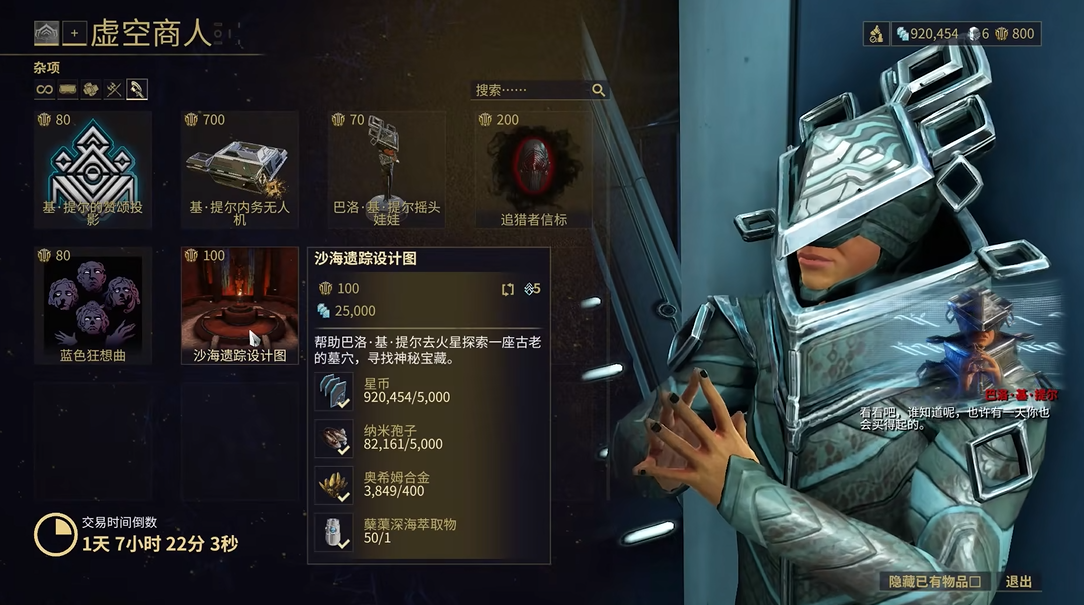Open the icon button left of credits
1084x605 pixels.
[876, 34]
